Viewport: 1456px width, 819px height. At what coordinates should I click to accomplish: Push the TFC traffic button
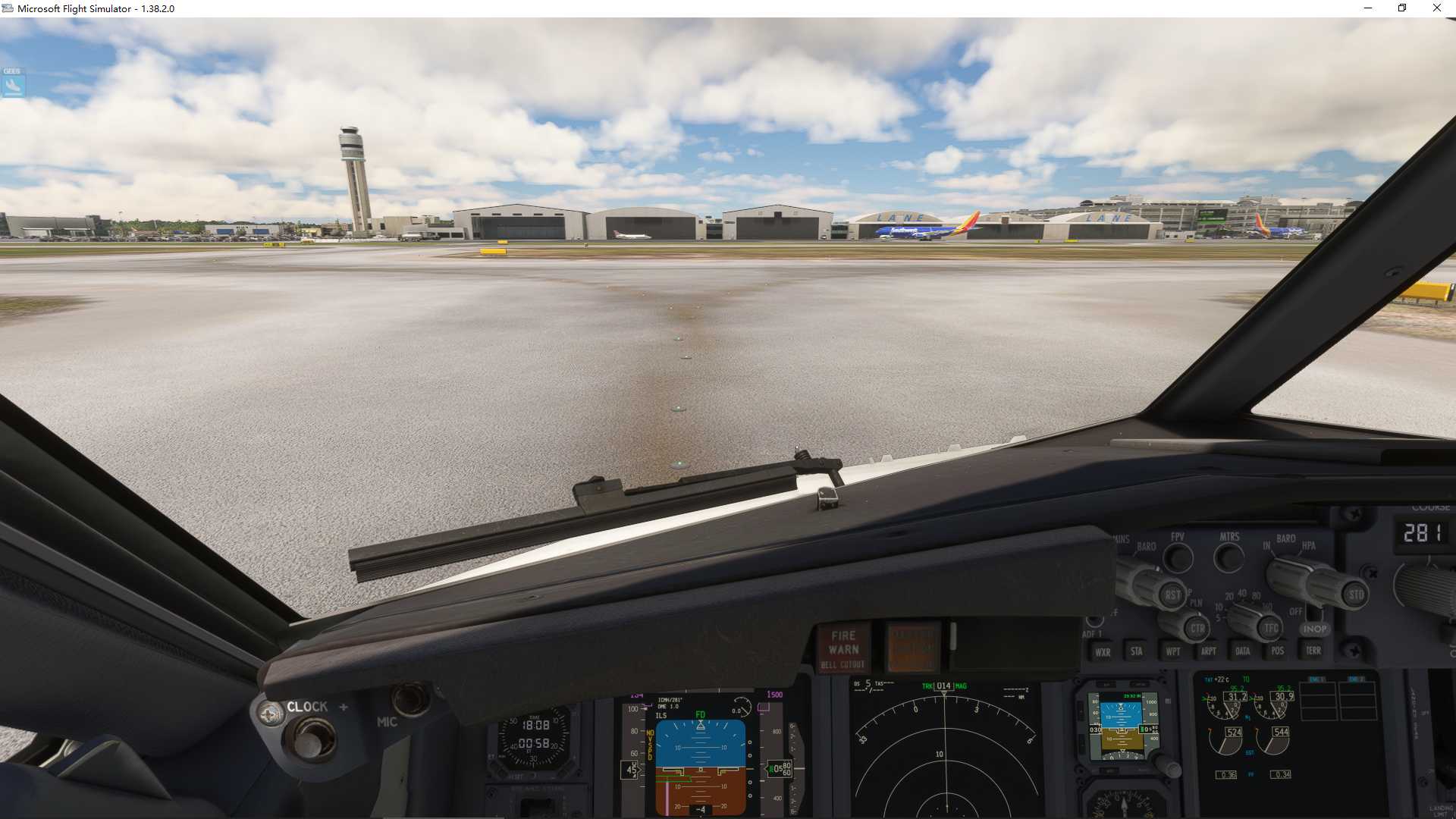tap(1271, 628)
